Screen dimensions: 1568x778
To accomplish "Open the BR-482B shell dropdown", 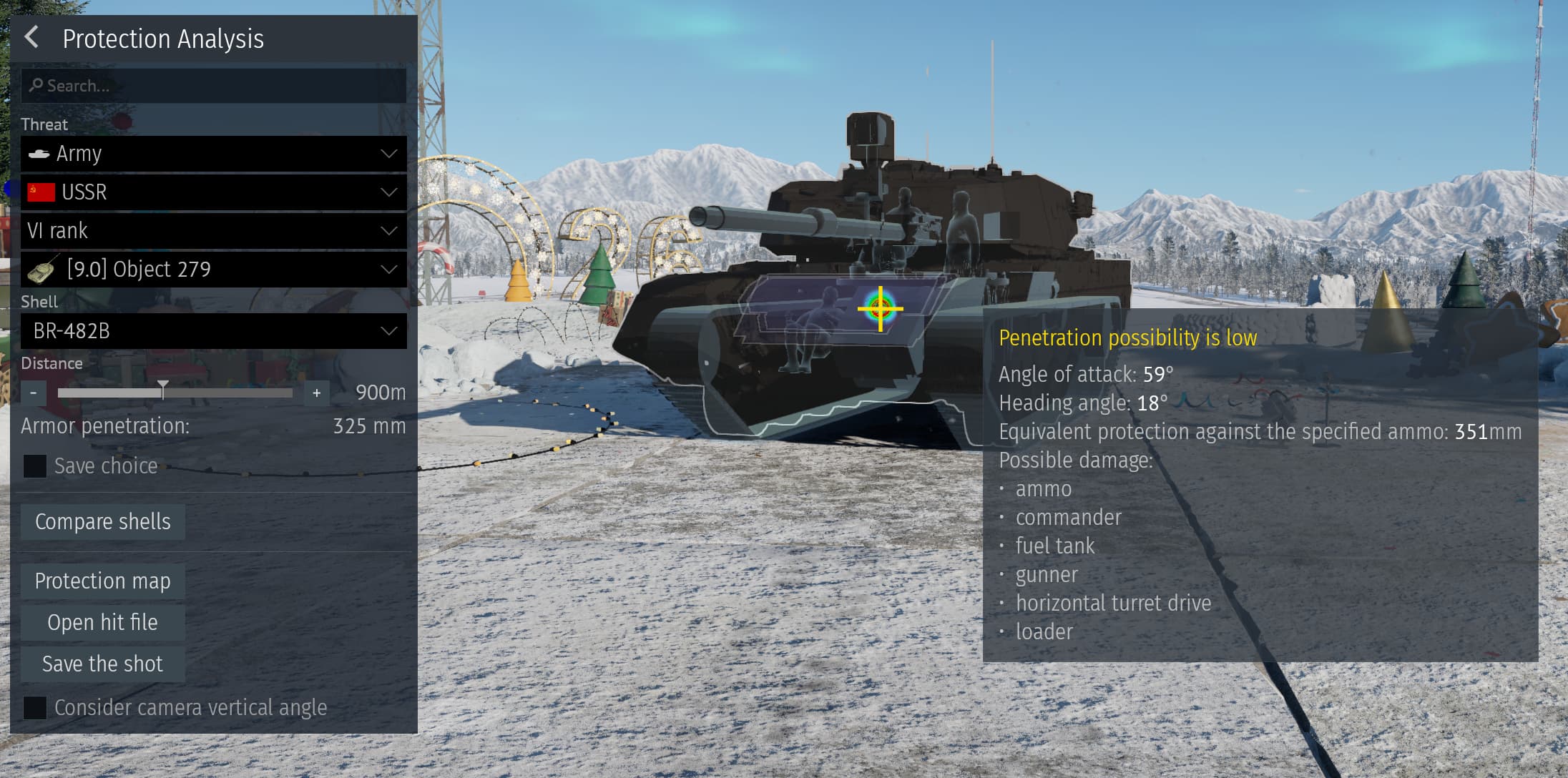I will [213, 331].
